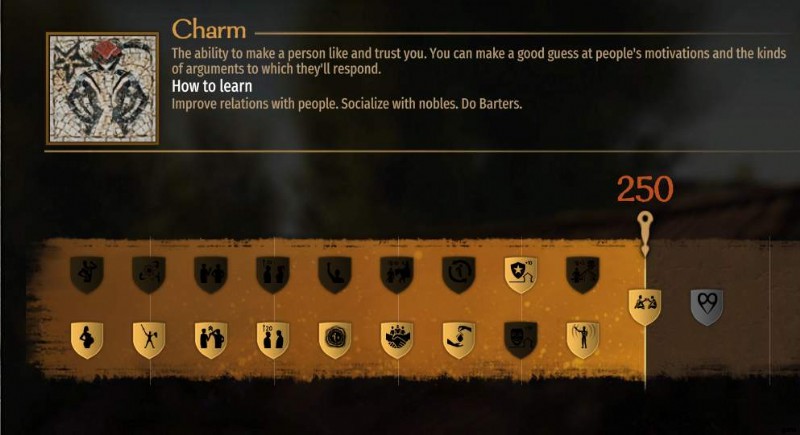Image resolution: width=800 pixels, height=435 pixels.
Task: Select the gold two figures with 20 perk
Action: pos(272,340)
